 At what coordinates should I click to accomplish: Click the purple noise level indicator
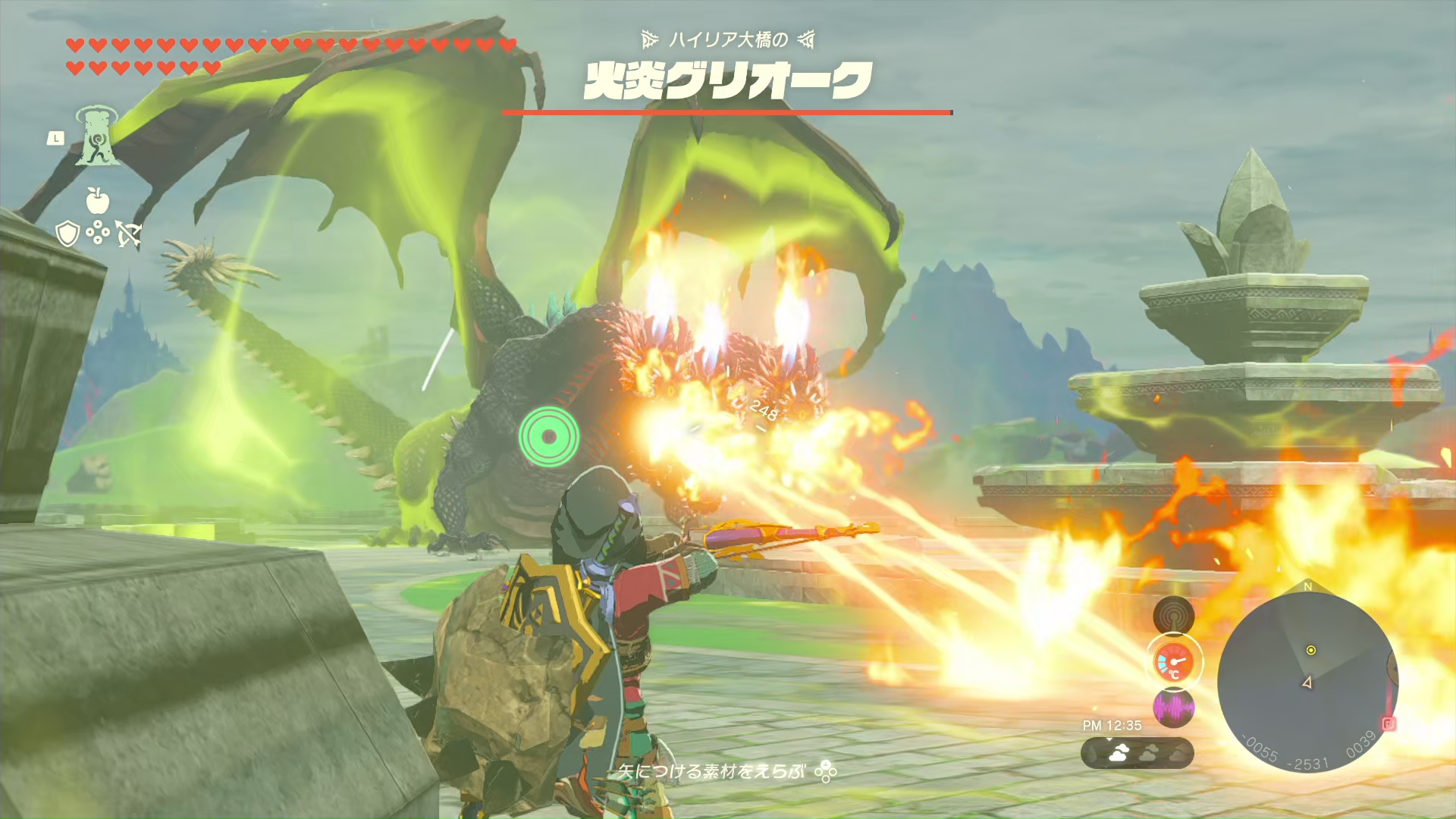point(1173,708)
